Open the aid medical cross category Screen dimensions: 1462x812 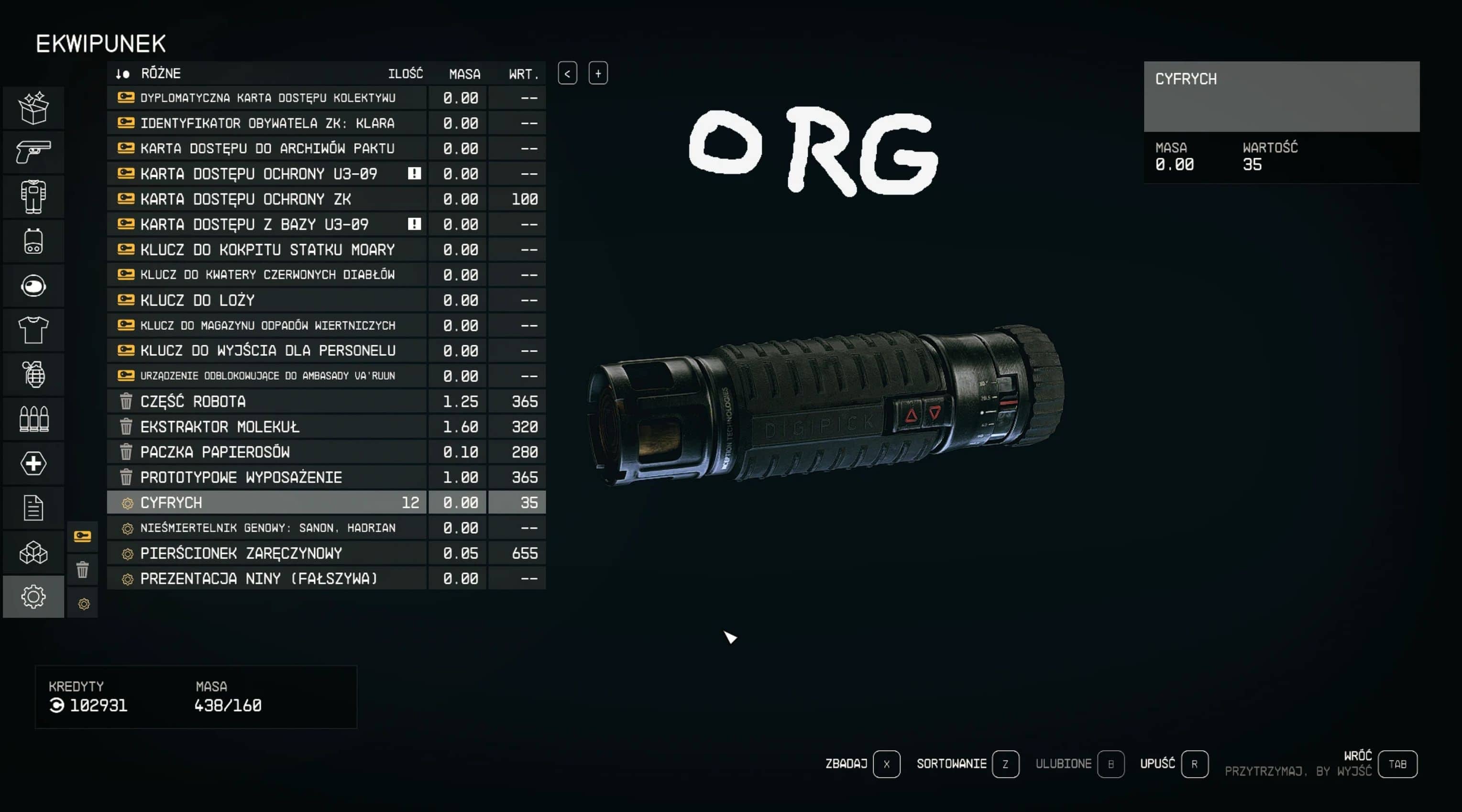pos(33,463)
